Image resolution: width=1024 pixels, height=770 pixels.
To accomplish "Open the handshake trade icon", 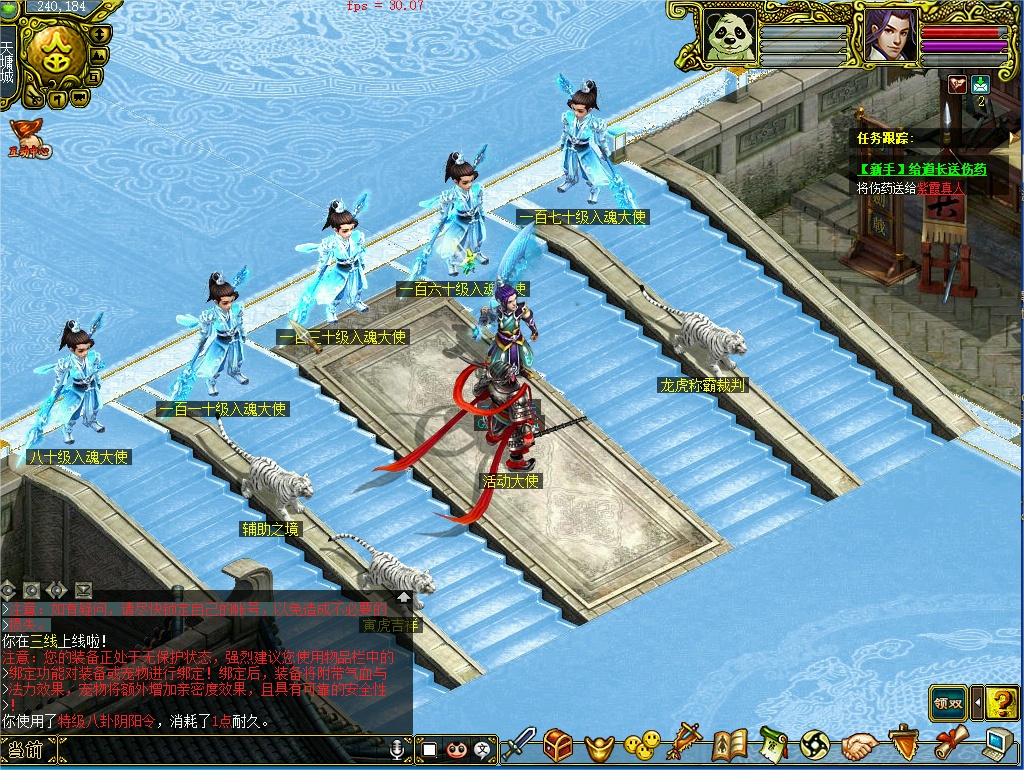I will pyautogui.click(x=859, y=745).
